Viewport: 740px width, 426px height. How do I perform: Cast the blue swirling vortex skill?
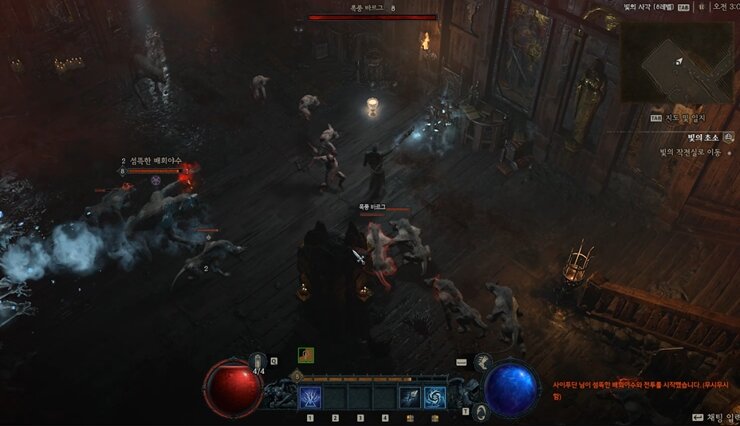435,397
